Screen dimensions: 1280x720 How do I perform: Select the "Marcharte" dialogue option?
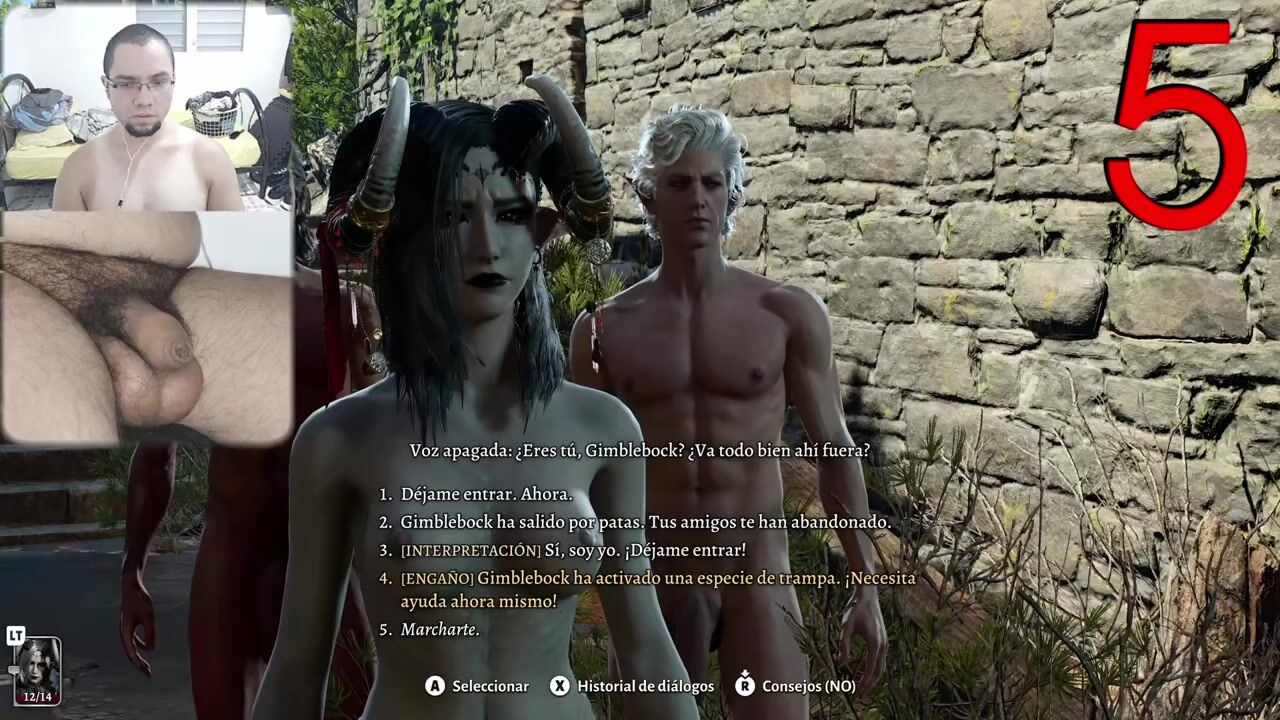[440, 630]
